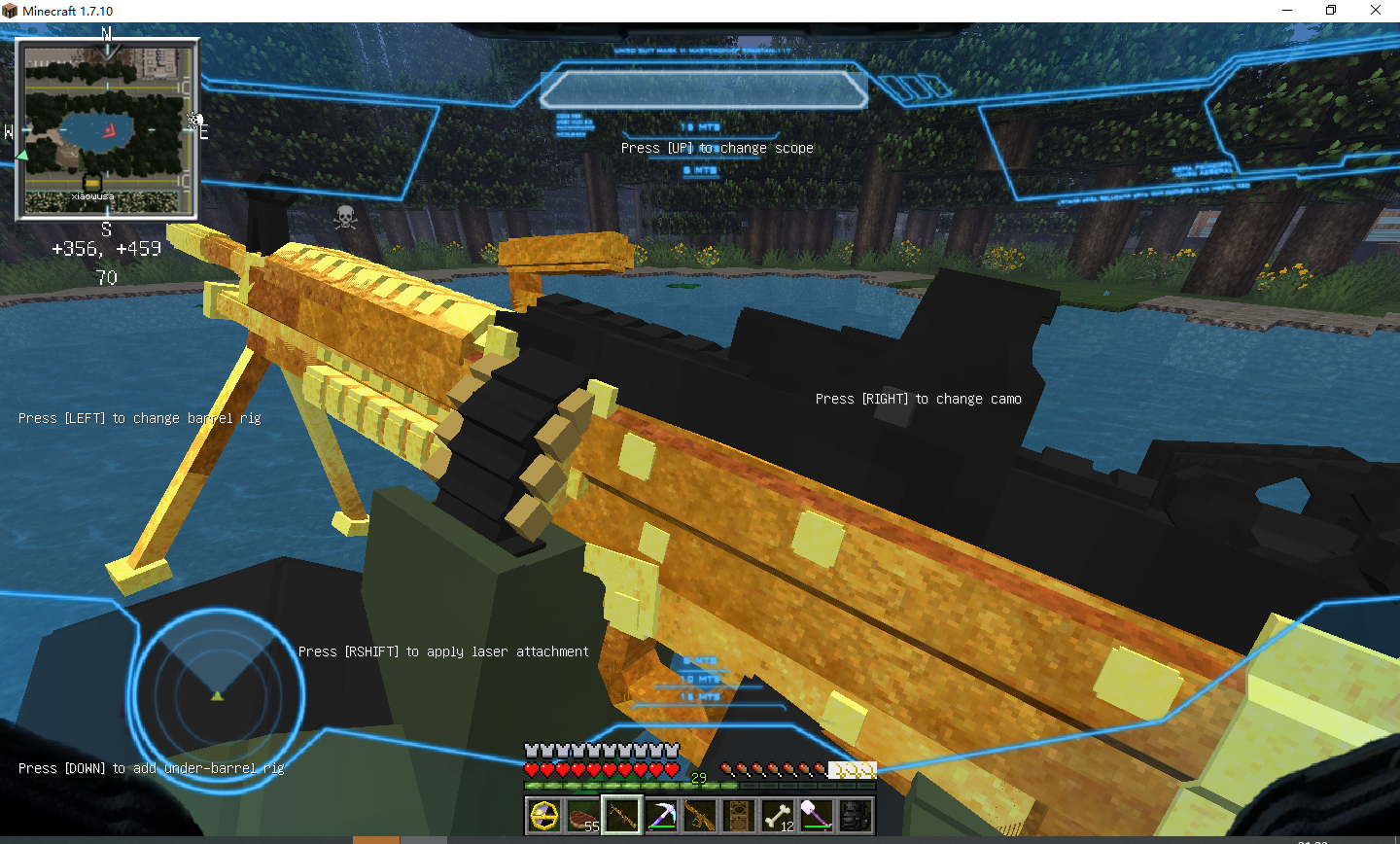Click the circular radar display
Image resolution: width=1400 pixels, height=844 pixels.
217,694
